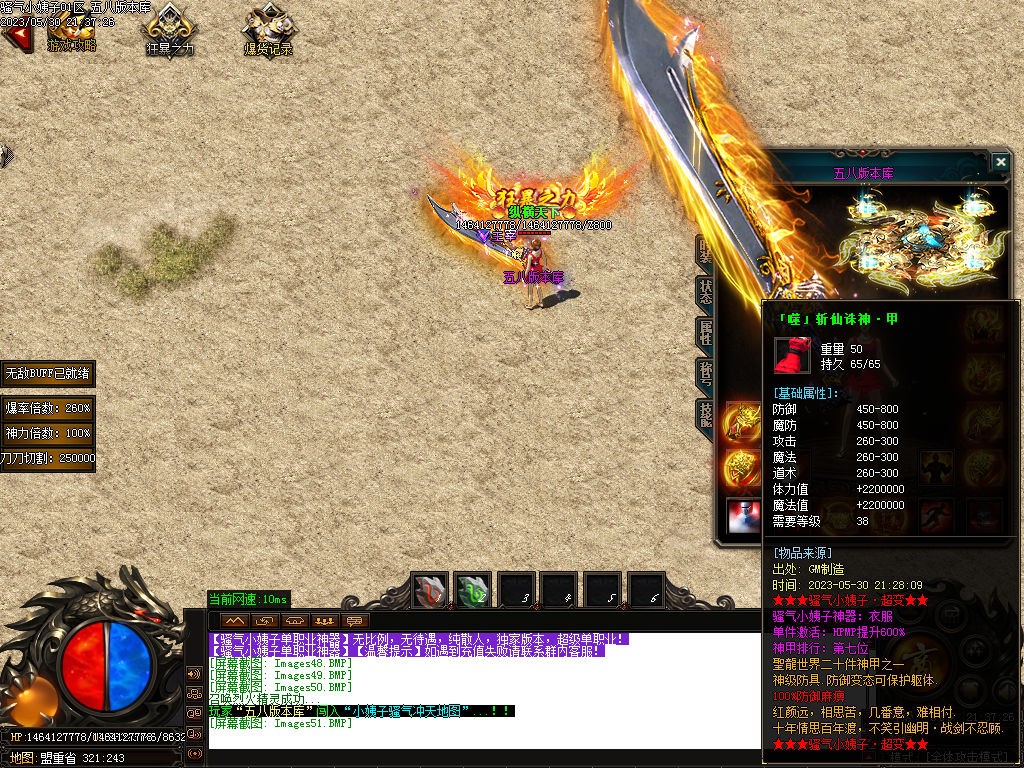Open the 称号 titles tab
The height and width of the screenshot is (768, 1024).
705,374
